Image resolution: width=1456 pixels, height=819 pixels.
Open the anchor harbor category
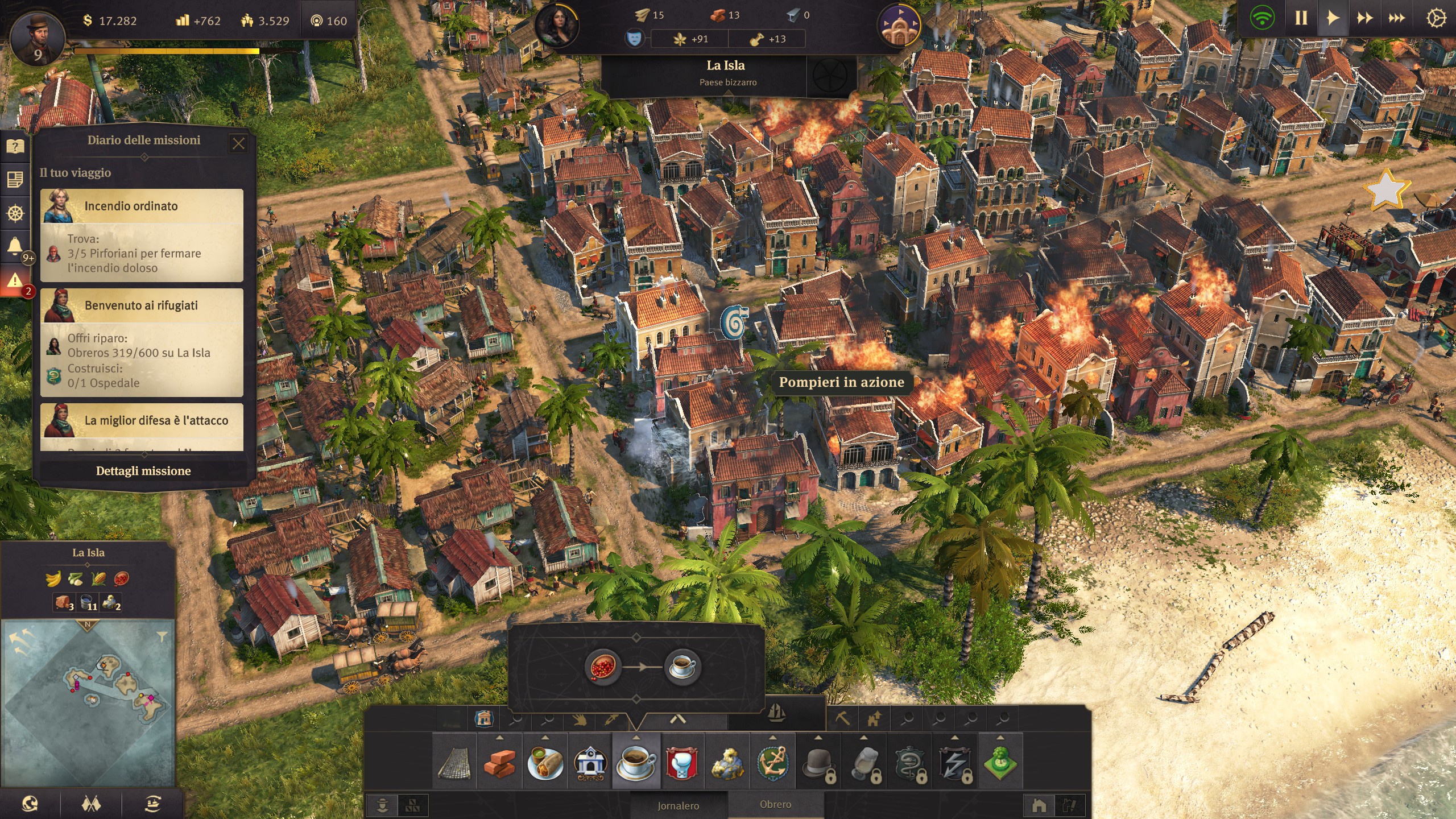[x=773, y=763]
